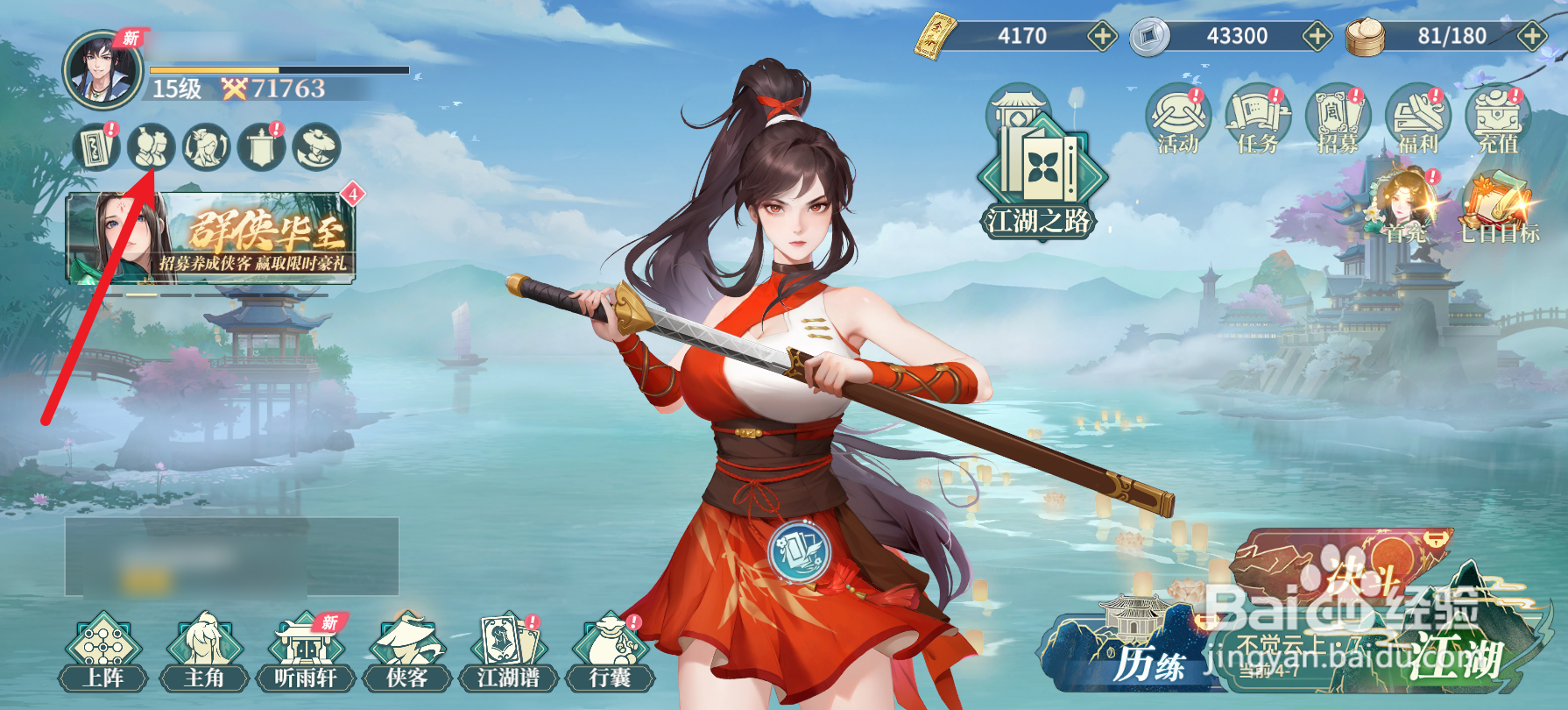Open the 历练 (Training) building button
Viewport: 1568px width, 710px height.
(x=1139, y=653)
